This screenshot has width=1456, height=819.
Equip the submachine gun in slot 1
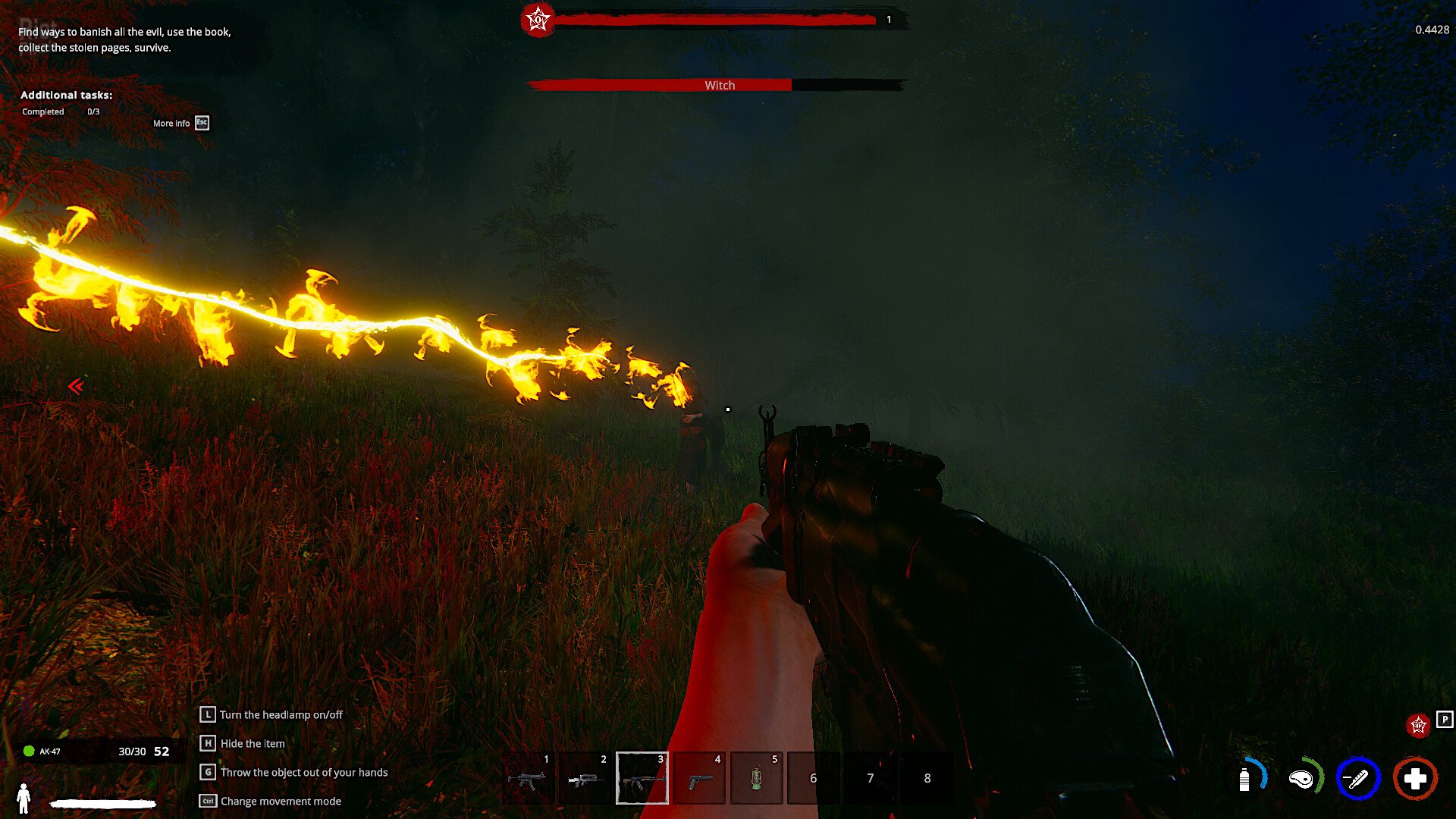(x=527, y=778)
